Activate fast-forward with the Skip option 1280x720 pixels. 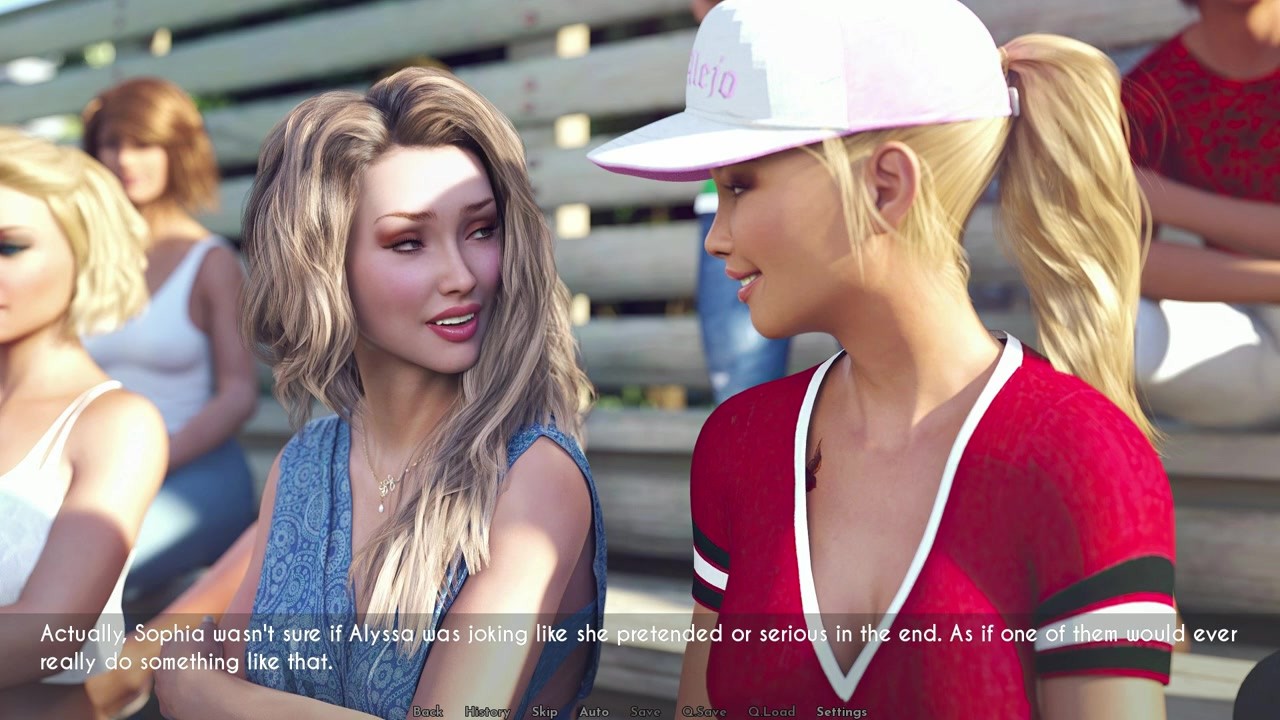pyautogui.click(x=546, y=713)
